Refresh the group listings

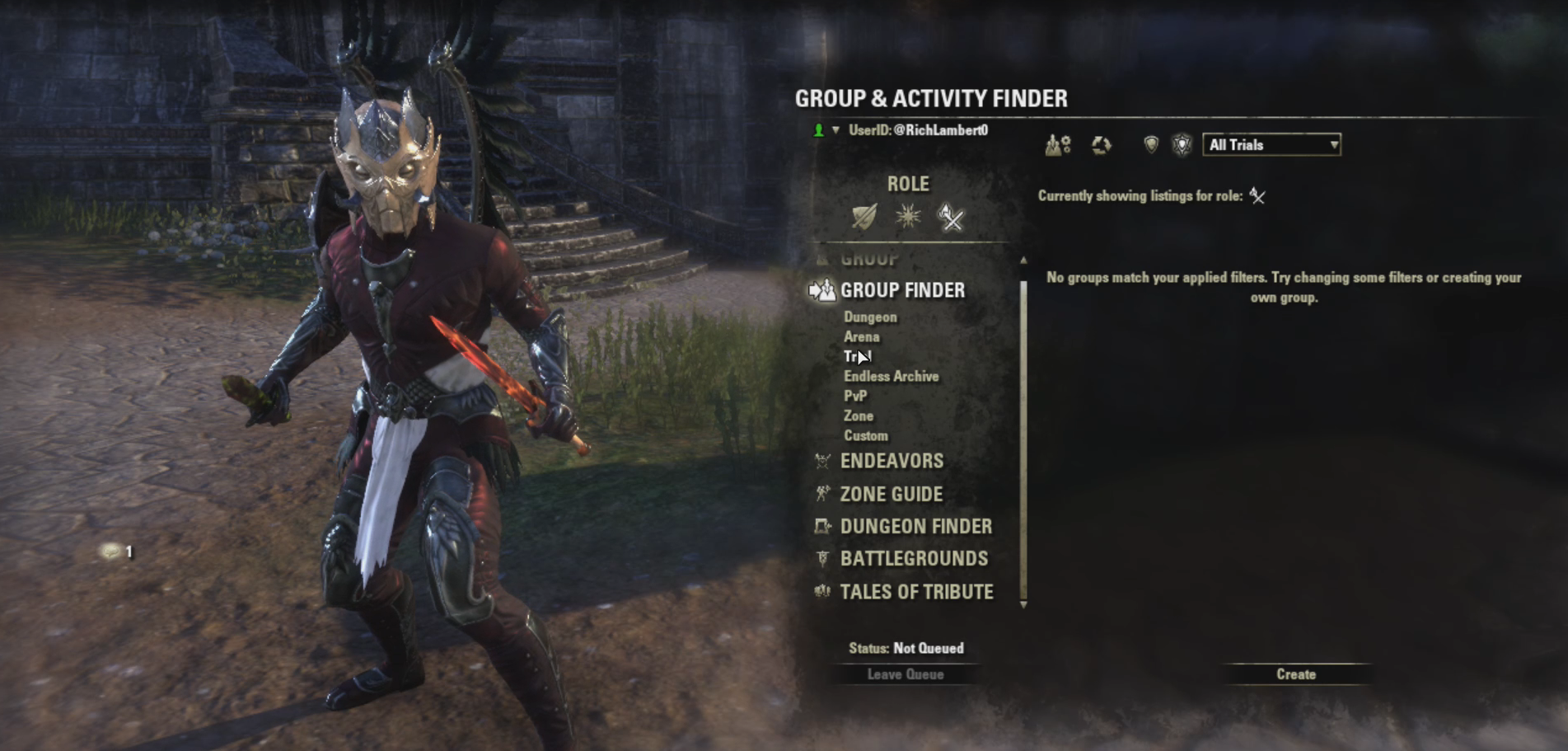[x=1101, y=146]
